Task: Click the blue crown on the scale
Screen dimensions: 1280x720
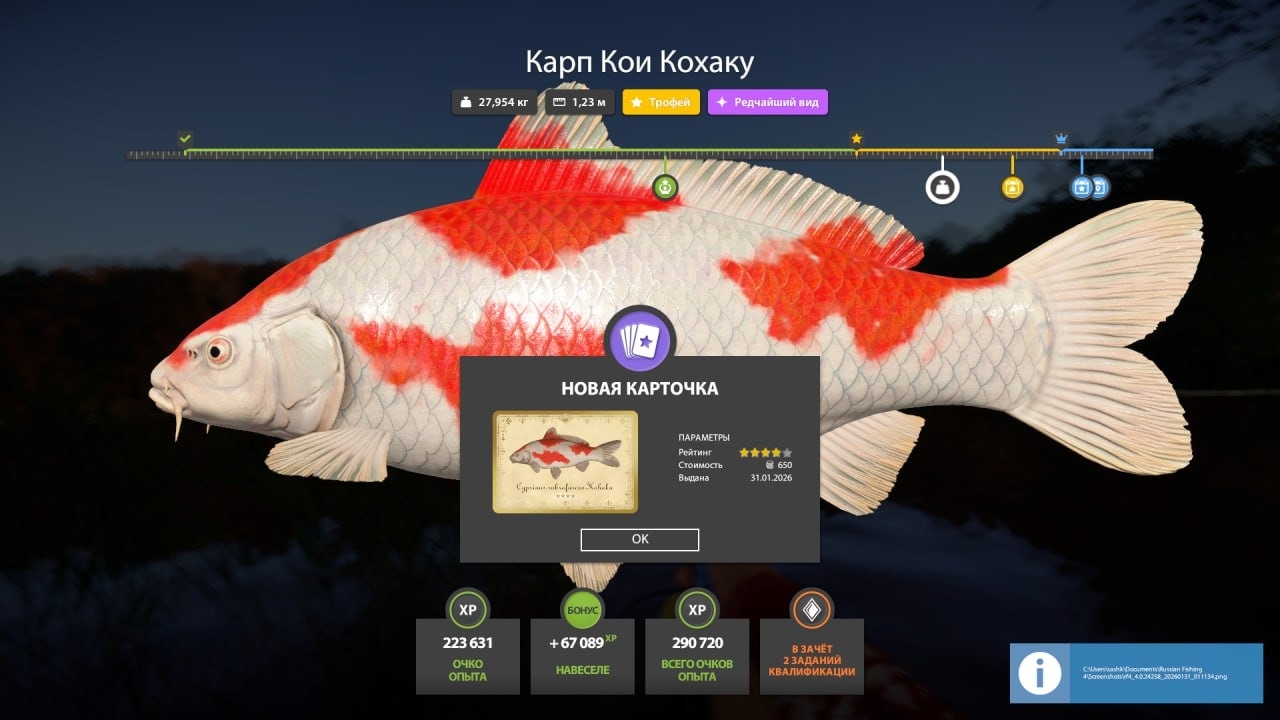Action: [x=1061, y=139]
